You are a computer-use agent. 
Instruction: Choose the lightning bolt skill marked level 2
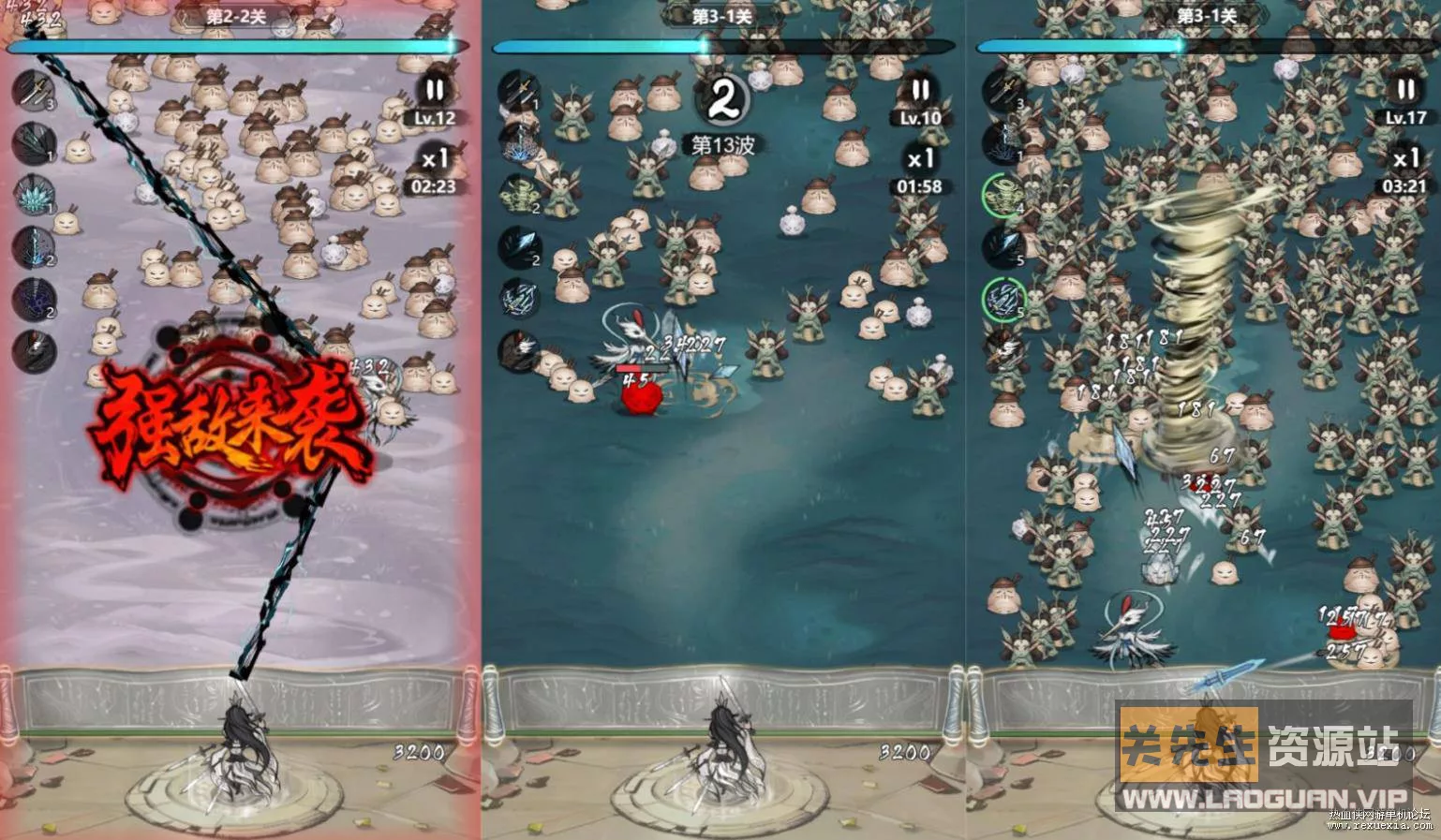(34, 247)
